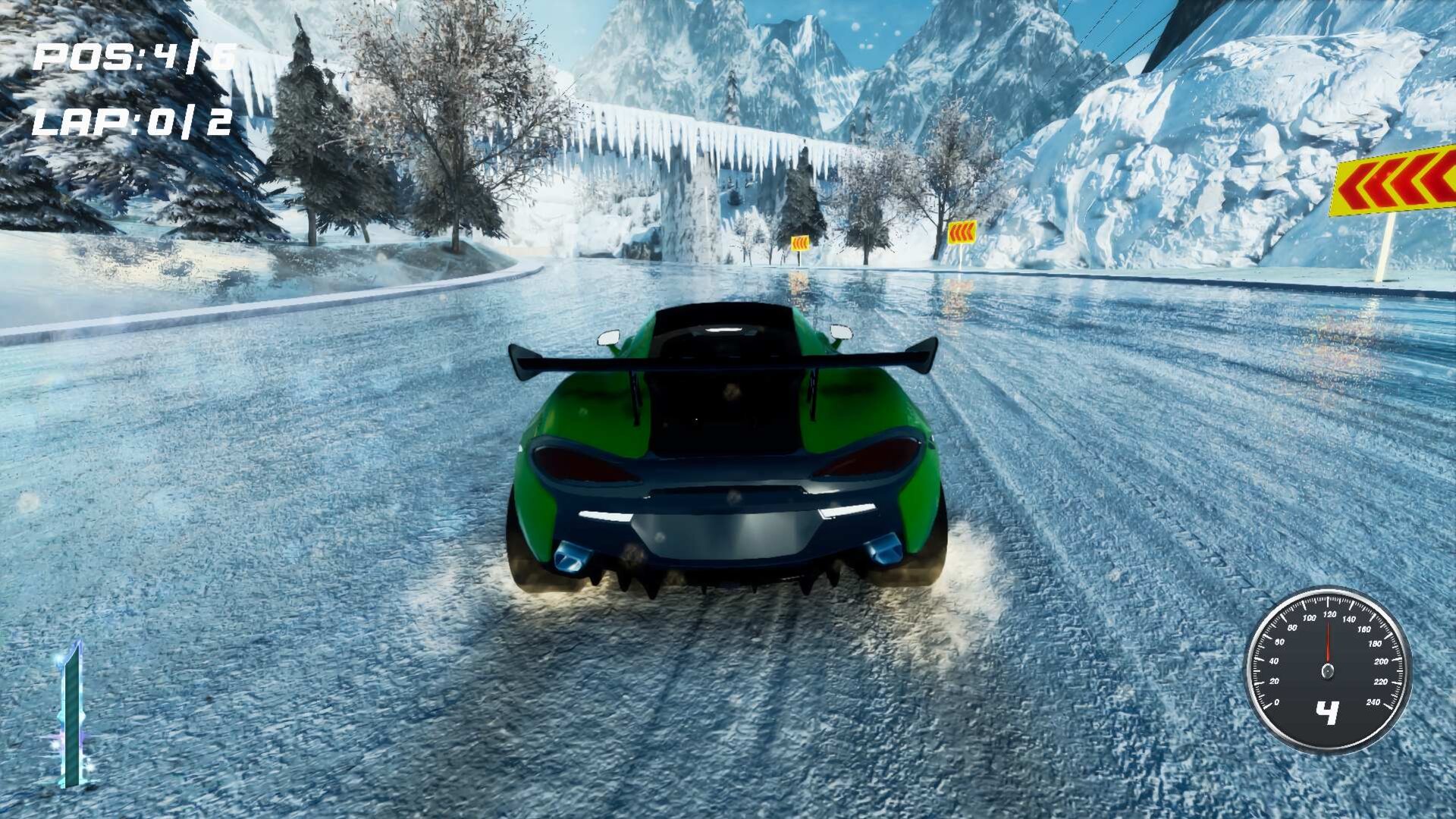1456x819 pixels.
Task: Click the 240 mark on the speedometer
Action: (x=1374, y=701)
